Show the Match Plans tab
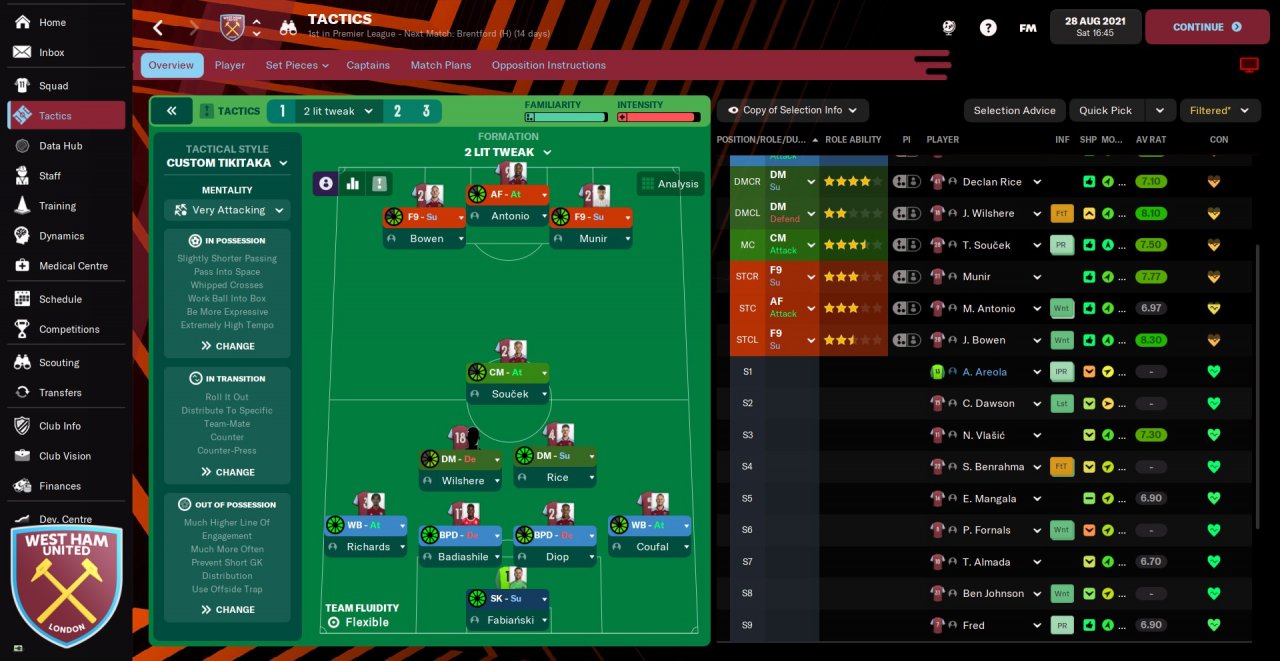 tap(440, 65)
